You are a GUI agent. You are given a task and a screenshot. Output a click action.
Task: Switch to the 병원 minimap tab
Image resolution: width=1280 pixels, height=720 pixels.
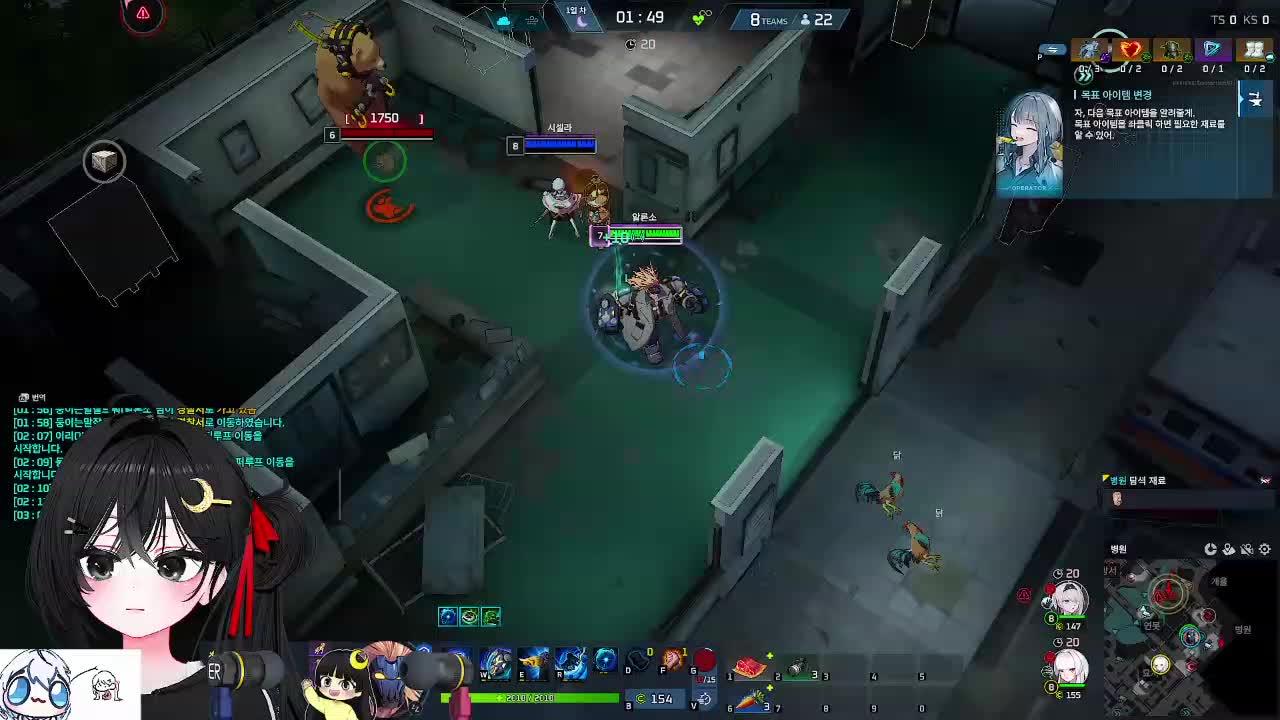pyautogui.click(x=1119, y=549)
